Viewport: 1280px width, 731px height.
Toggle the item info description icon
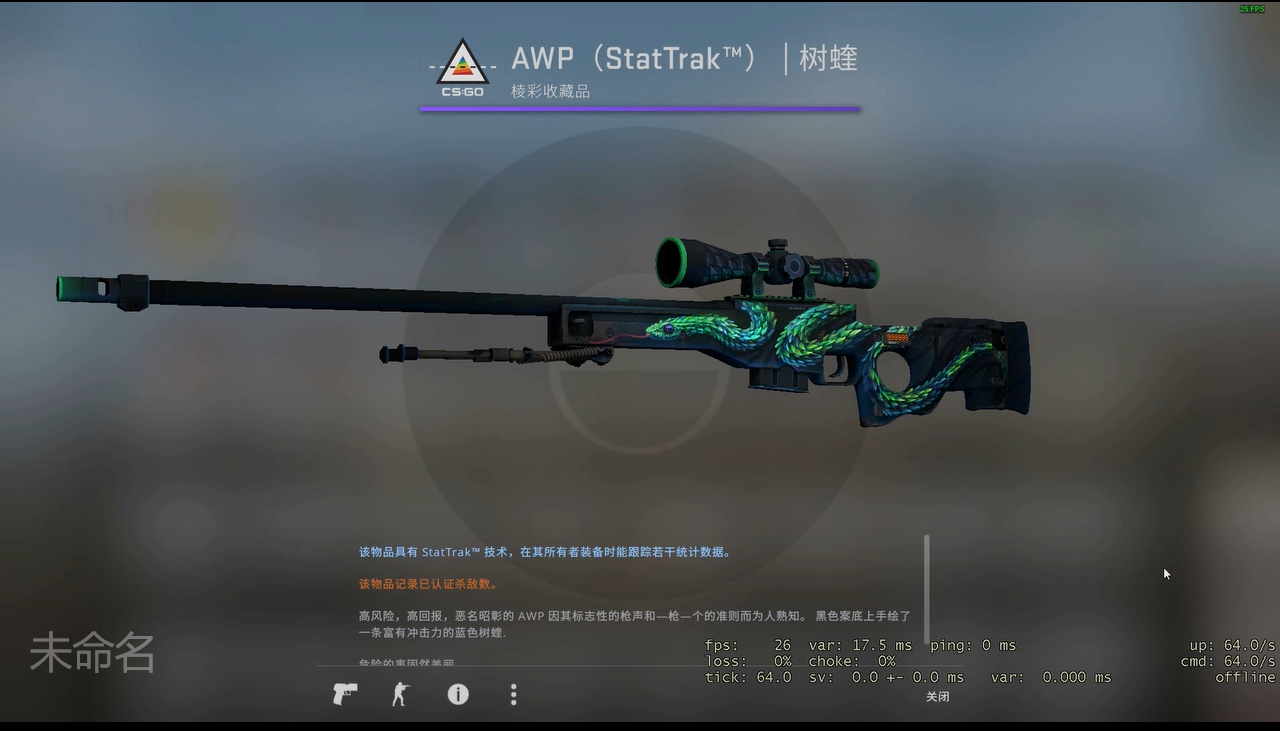458,694
